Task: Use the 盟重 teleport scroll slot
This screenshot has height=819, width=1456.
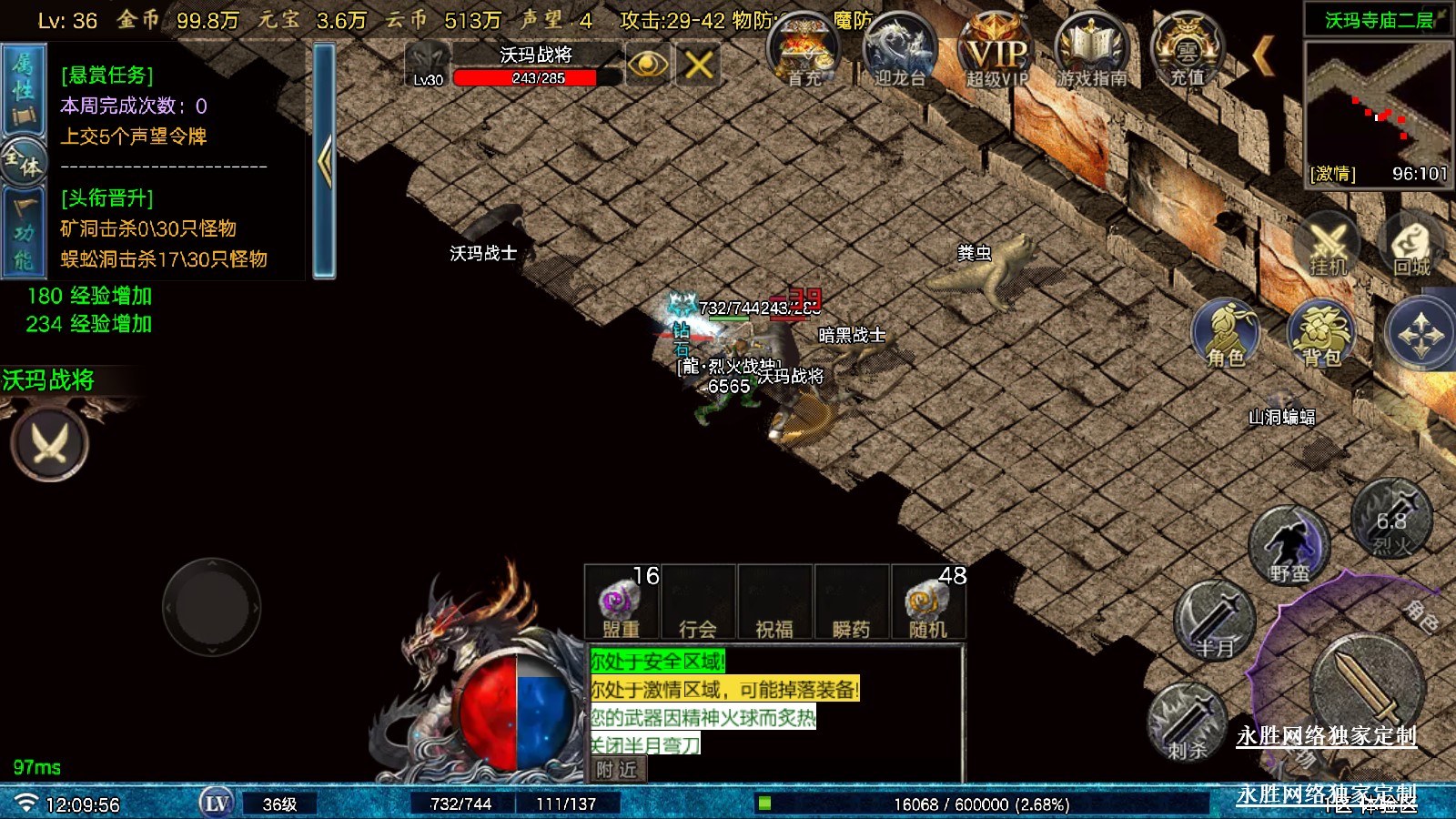Action: 622,602
